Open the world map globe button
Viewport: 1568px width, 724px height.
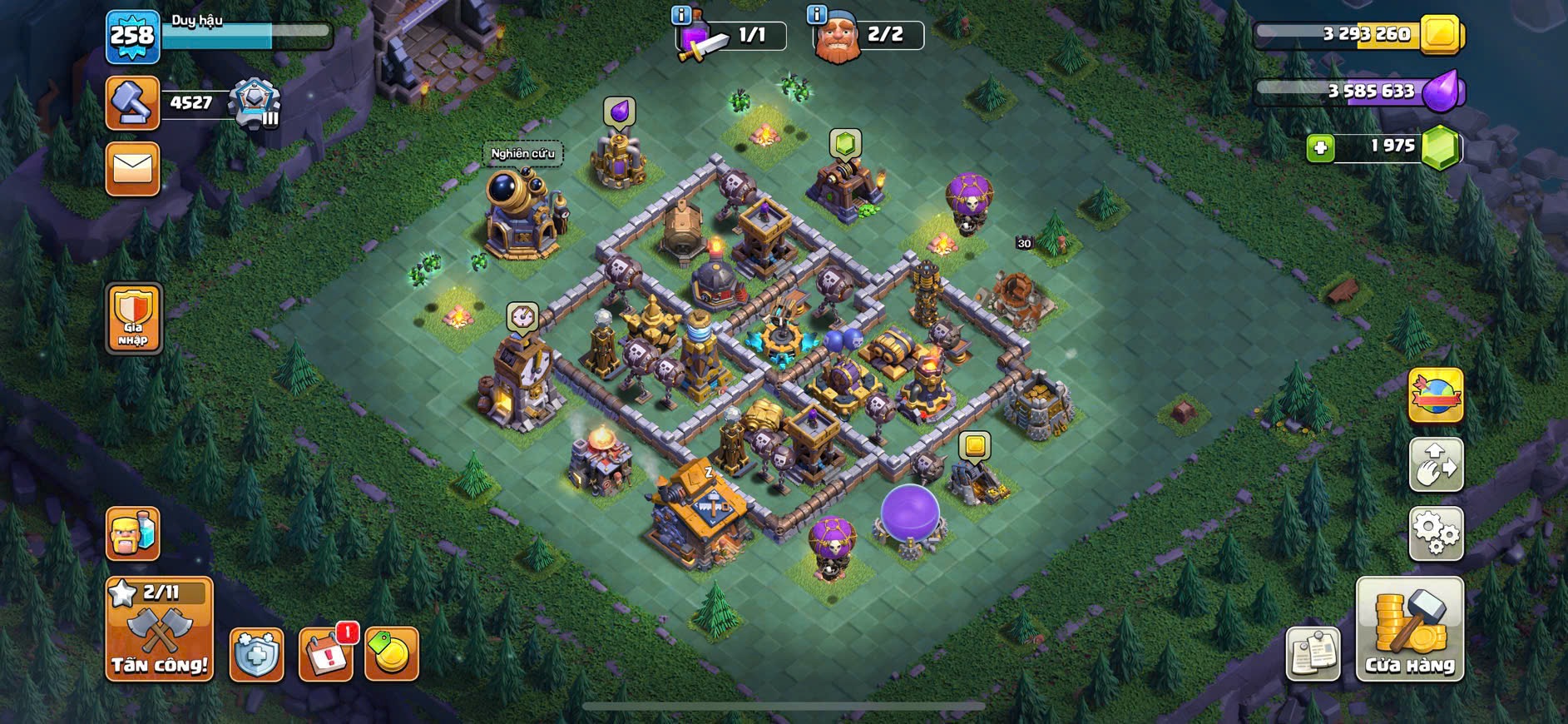(1436, 395)
